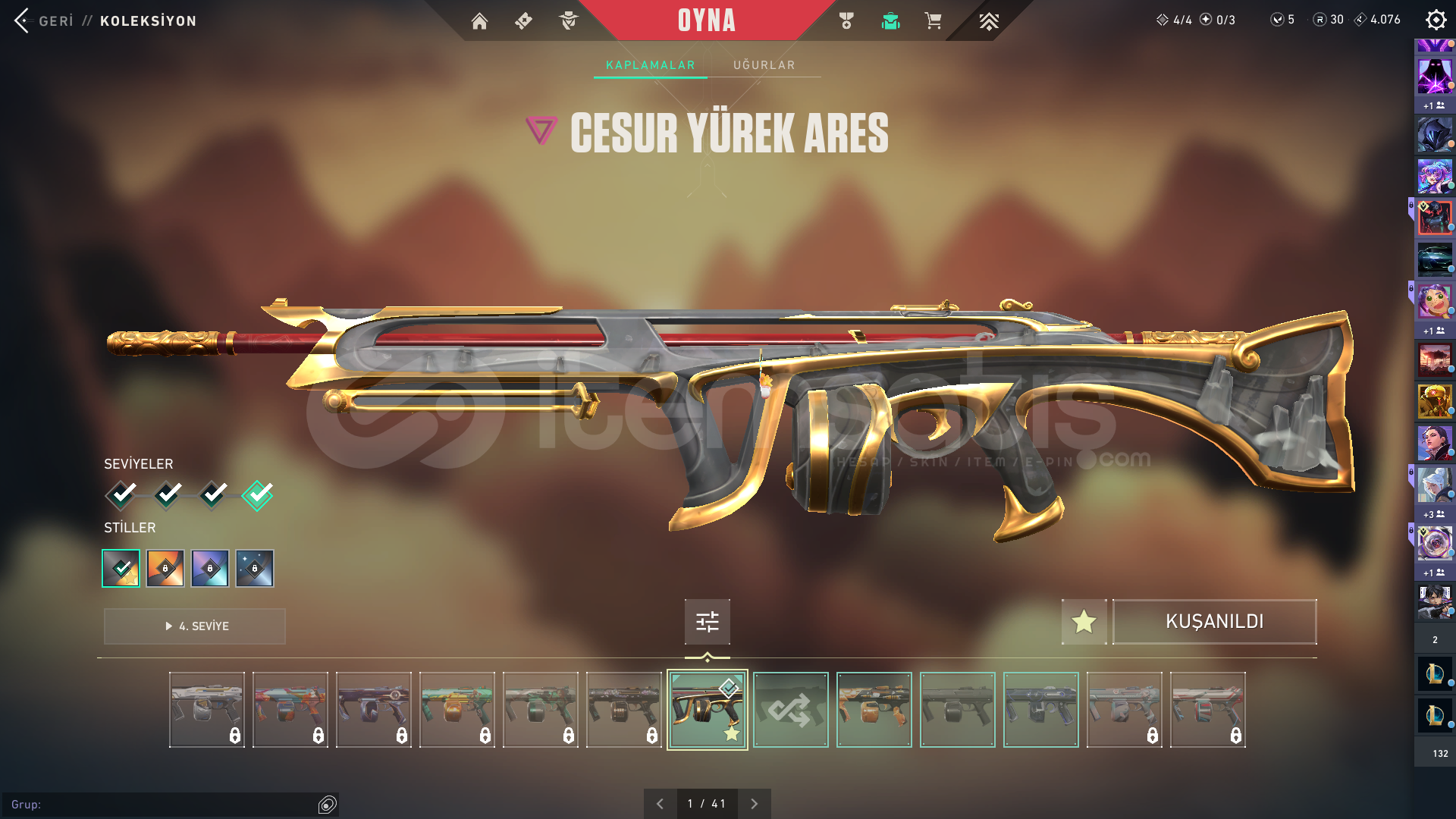Switch to the UĞURLAR tab
The height and width of the screenshot is (819, 1456).
[764, 65]
